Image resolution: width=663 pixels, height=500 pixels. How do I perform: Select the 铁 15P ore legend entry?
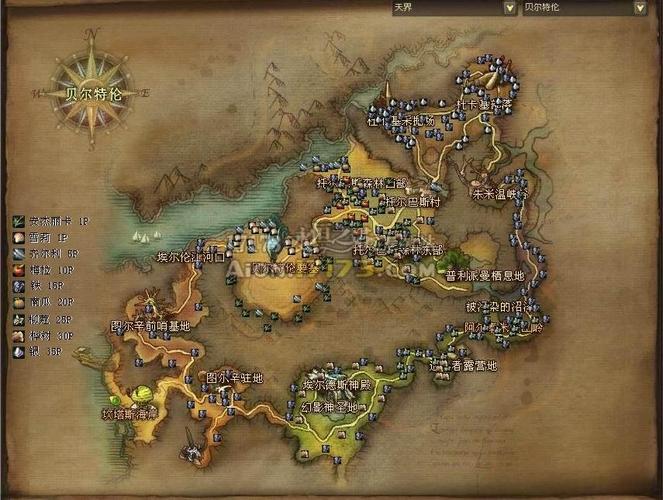tap(45, 286)
